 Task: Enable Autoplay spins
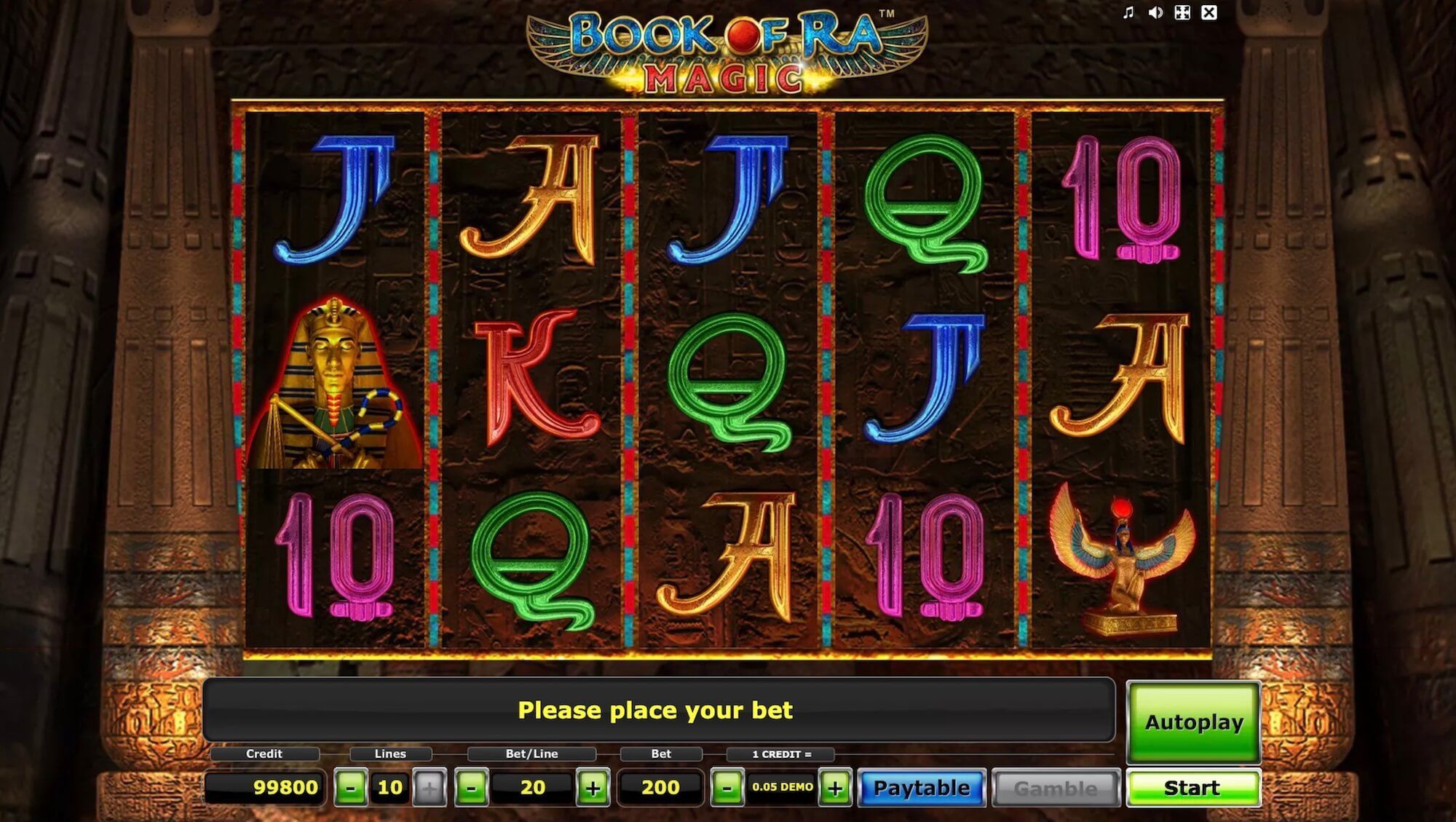click(1194, 722)
